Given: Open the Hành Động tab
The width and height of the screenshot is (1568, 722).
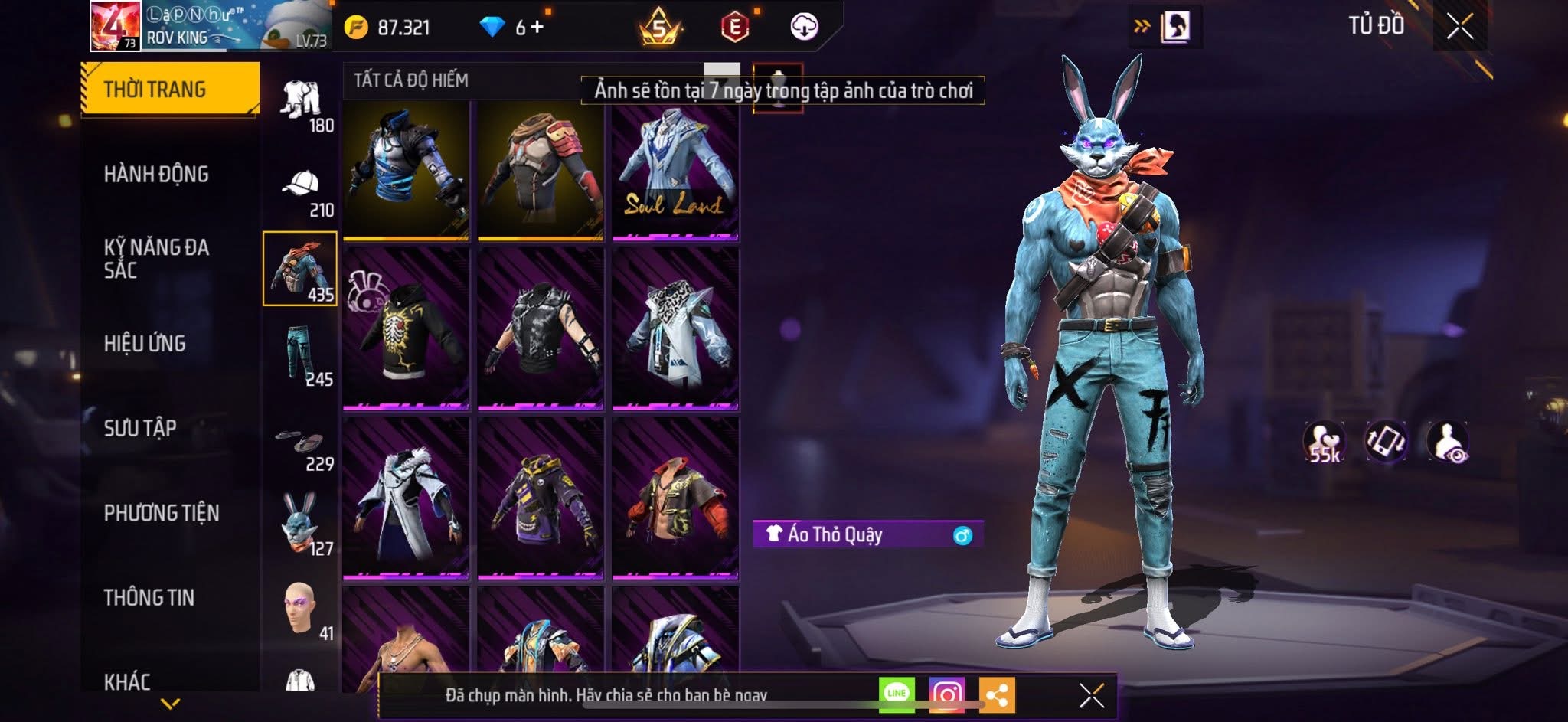Looking at the screenshot, I should click(x=156, y=175).
